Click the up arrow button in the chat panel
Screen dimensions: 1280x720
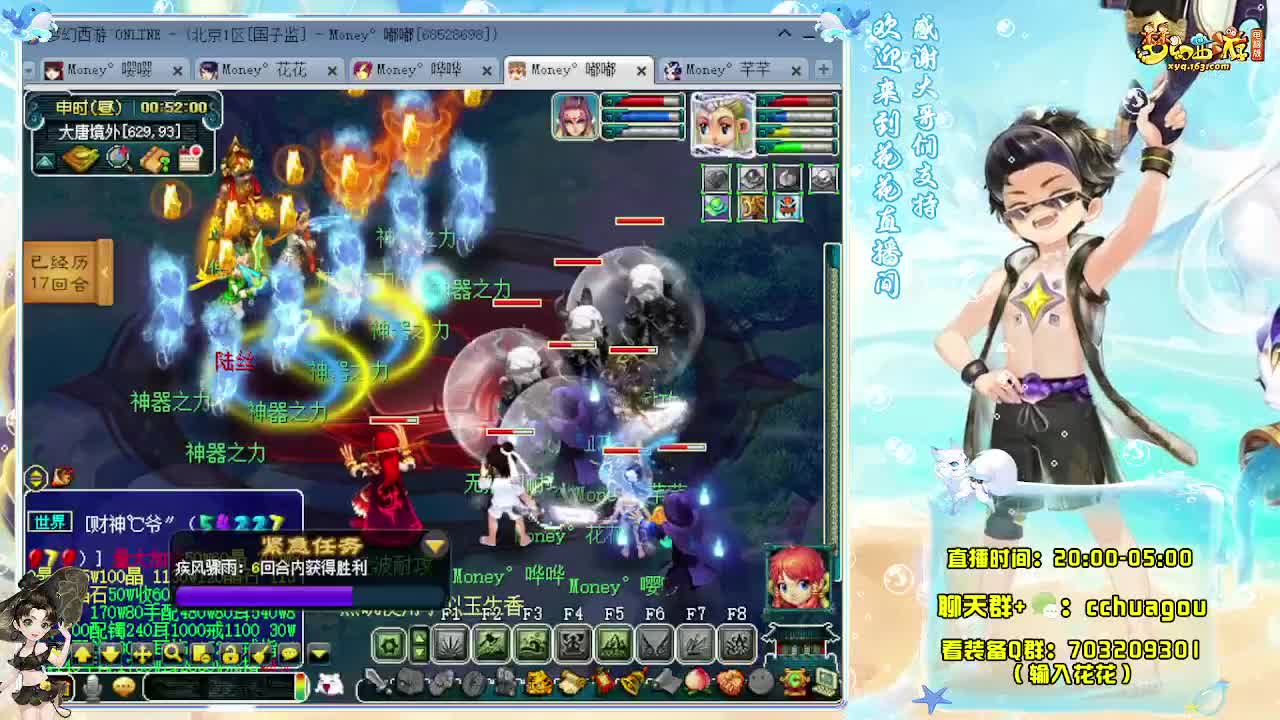[83, 654]
